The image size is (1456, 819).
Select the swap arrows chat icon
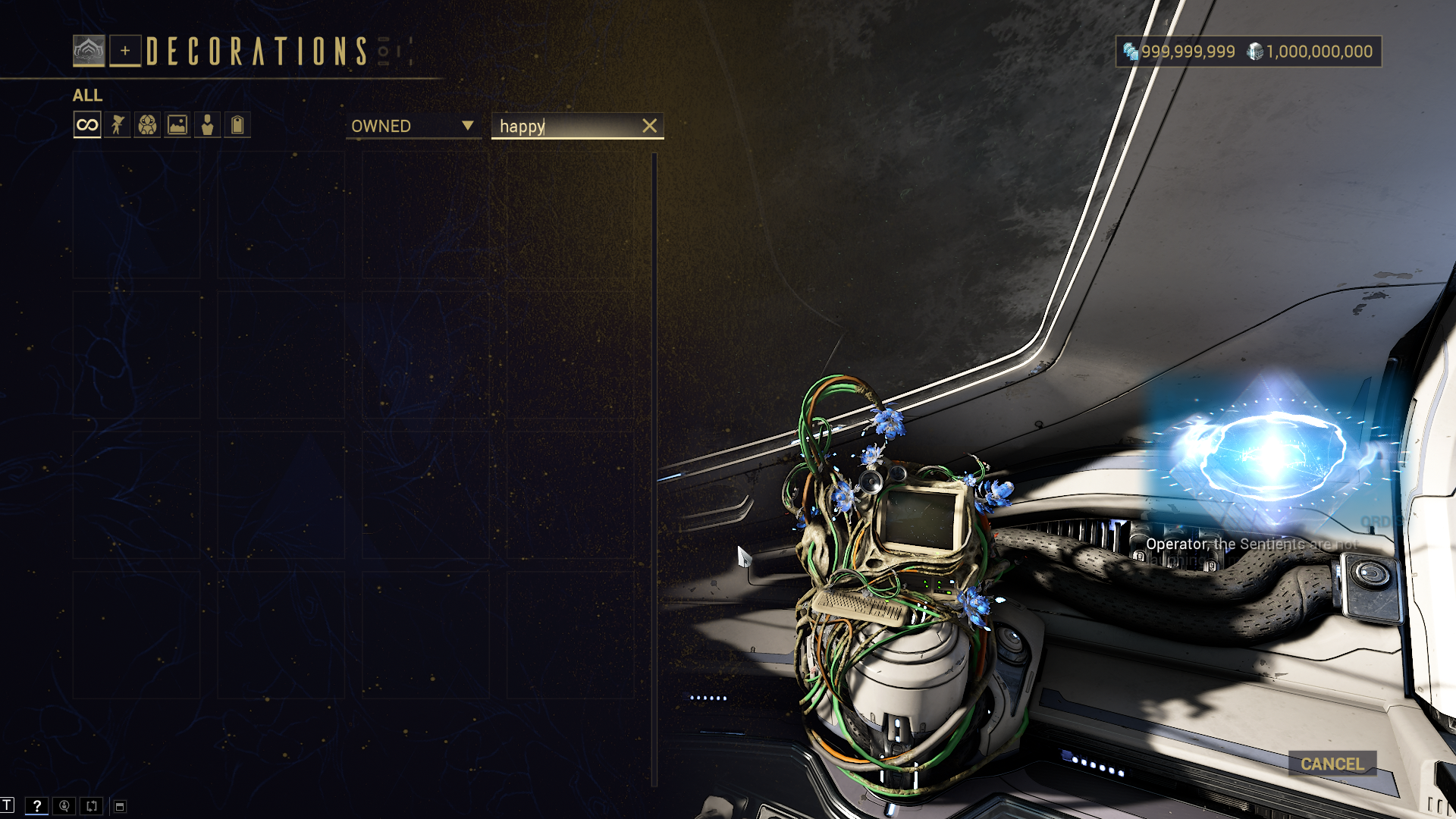coord(92,806)
